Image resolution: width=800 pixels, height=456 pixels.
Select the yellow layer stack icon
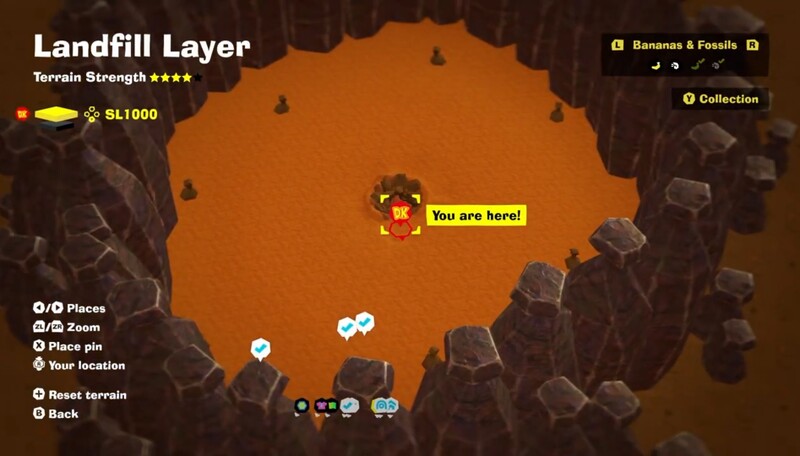click(56, 115)
